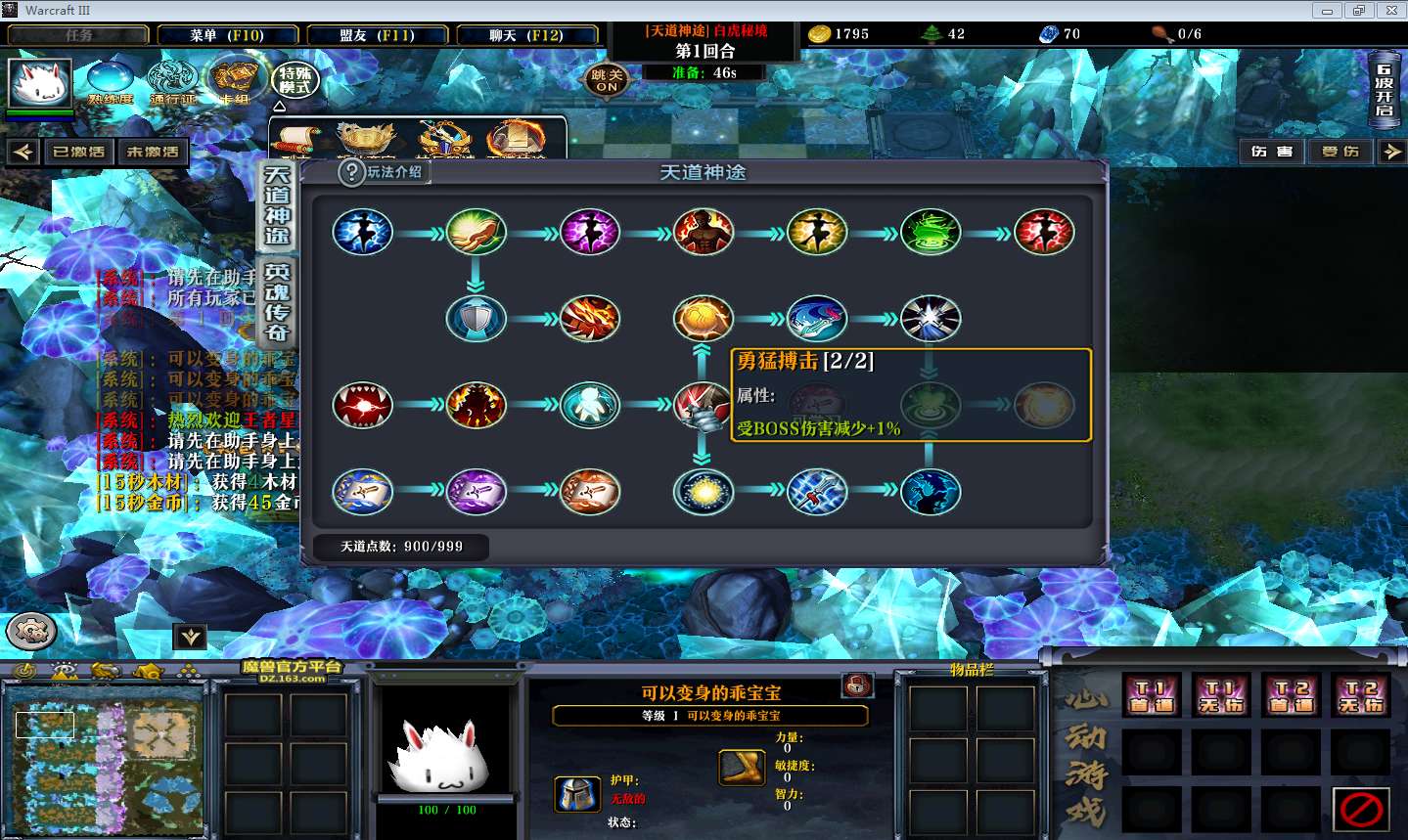Image resolution: width=1408 pixels, height=840 pixels.
Task: Select the white rabbit hero portrait icon
Action: [x=40, y=82]
